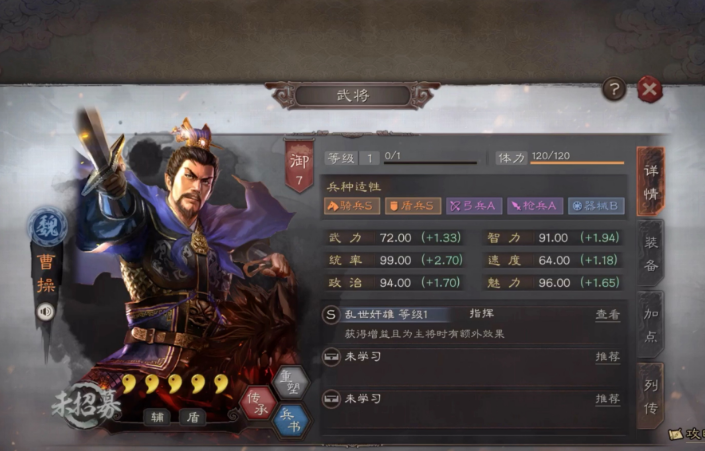Select the 枪兵A spearman aptitude badge

(x=535, y=205)
